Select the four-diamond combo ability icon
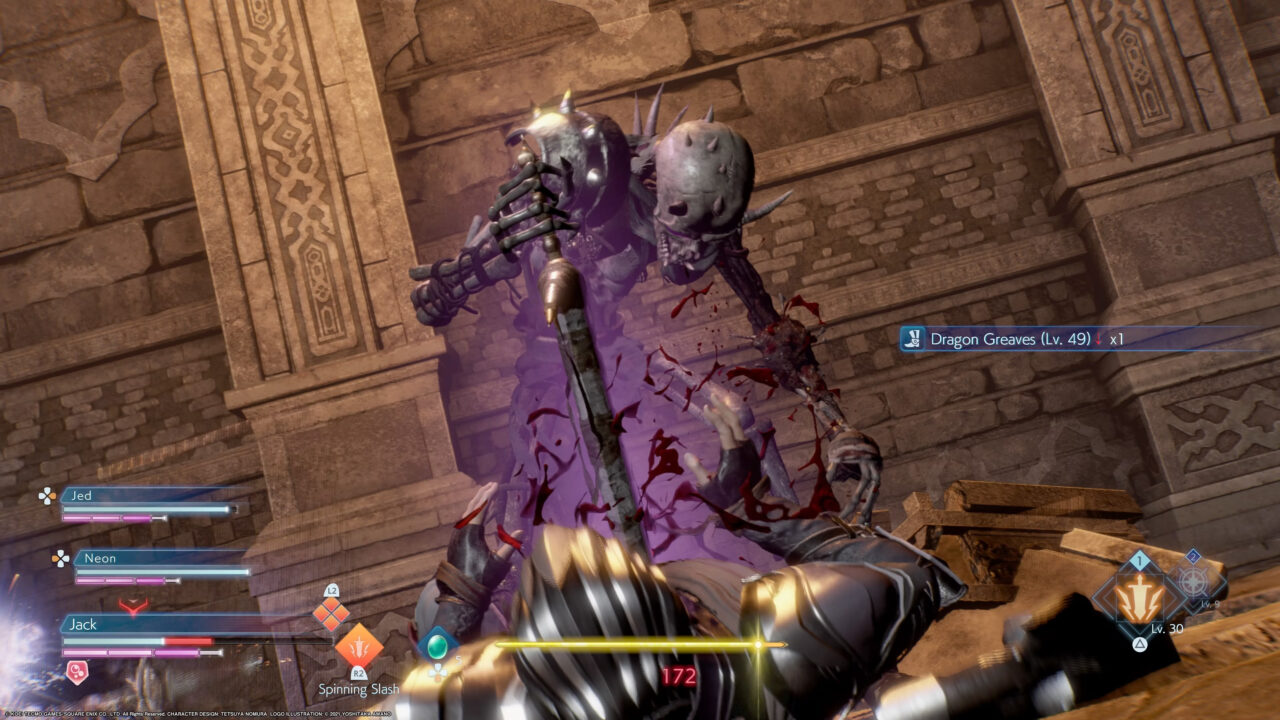Image resolution: width=1280 pixels, height=720 pixels. [331, 615]
